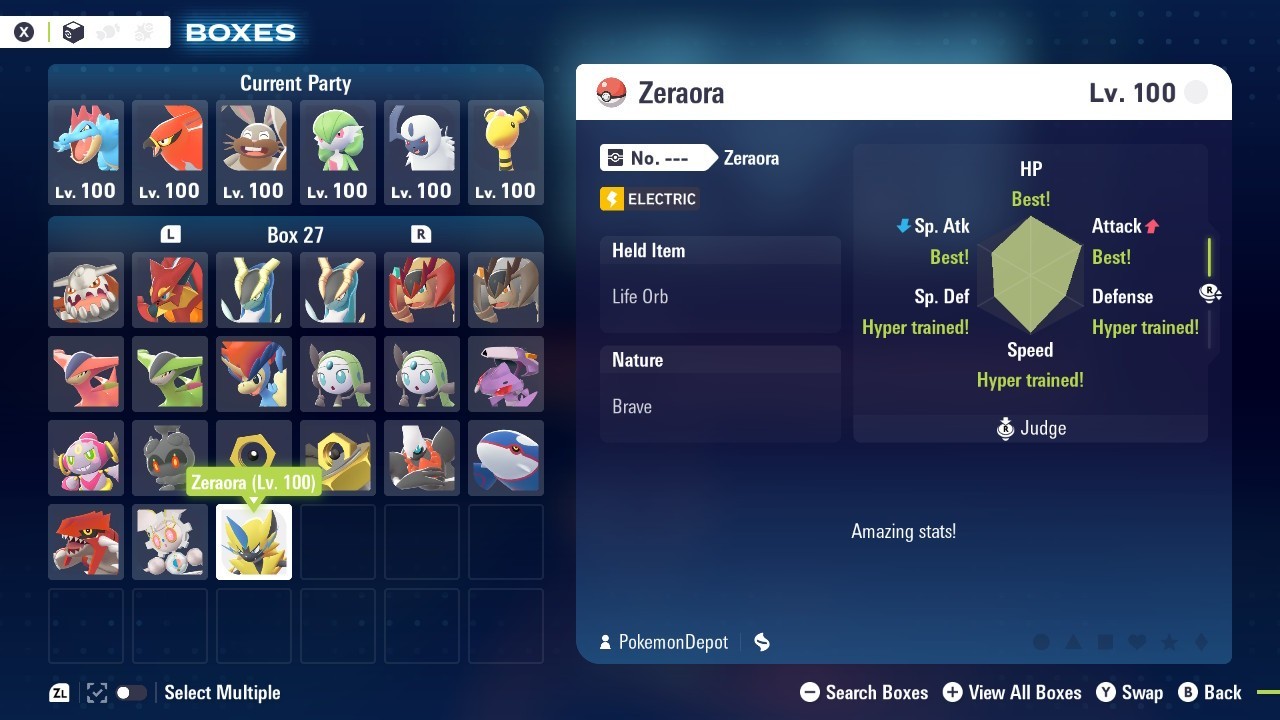Switch to the box view mode icon
Screen dimensions: 1280x720
(x=72, y=32)
